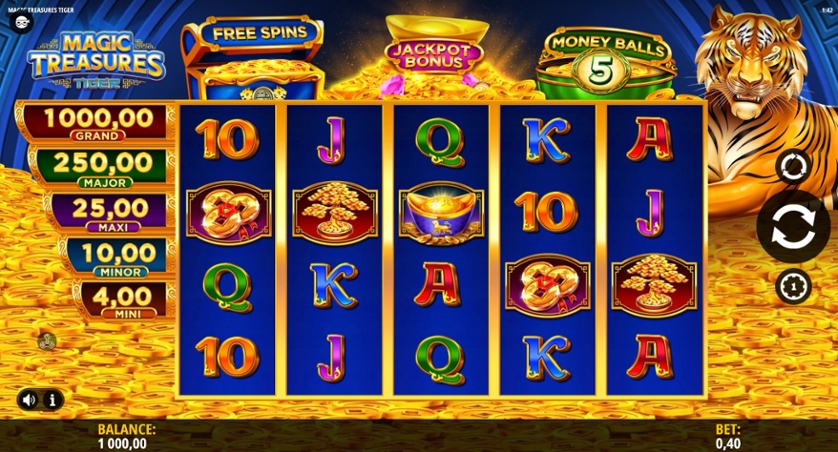Open autoplay with the small circular arrows button
The height and width of the screenshot is (452, 838).
791,165
